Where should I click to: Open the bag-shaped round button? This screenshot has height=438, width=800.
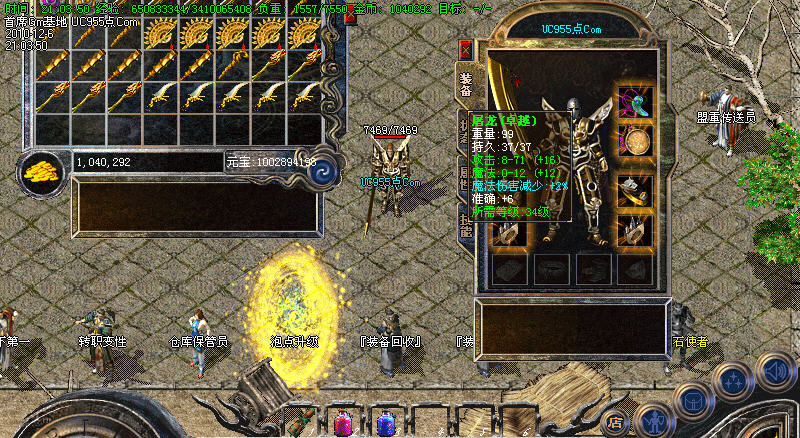tap(692, 400)
